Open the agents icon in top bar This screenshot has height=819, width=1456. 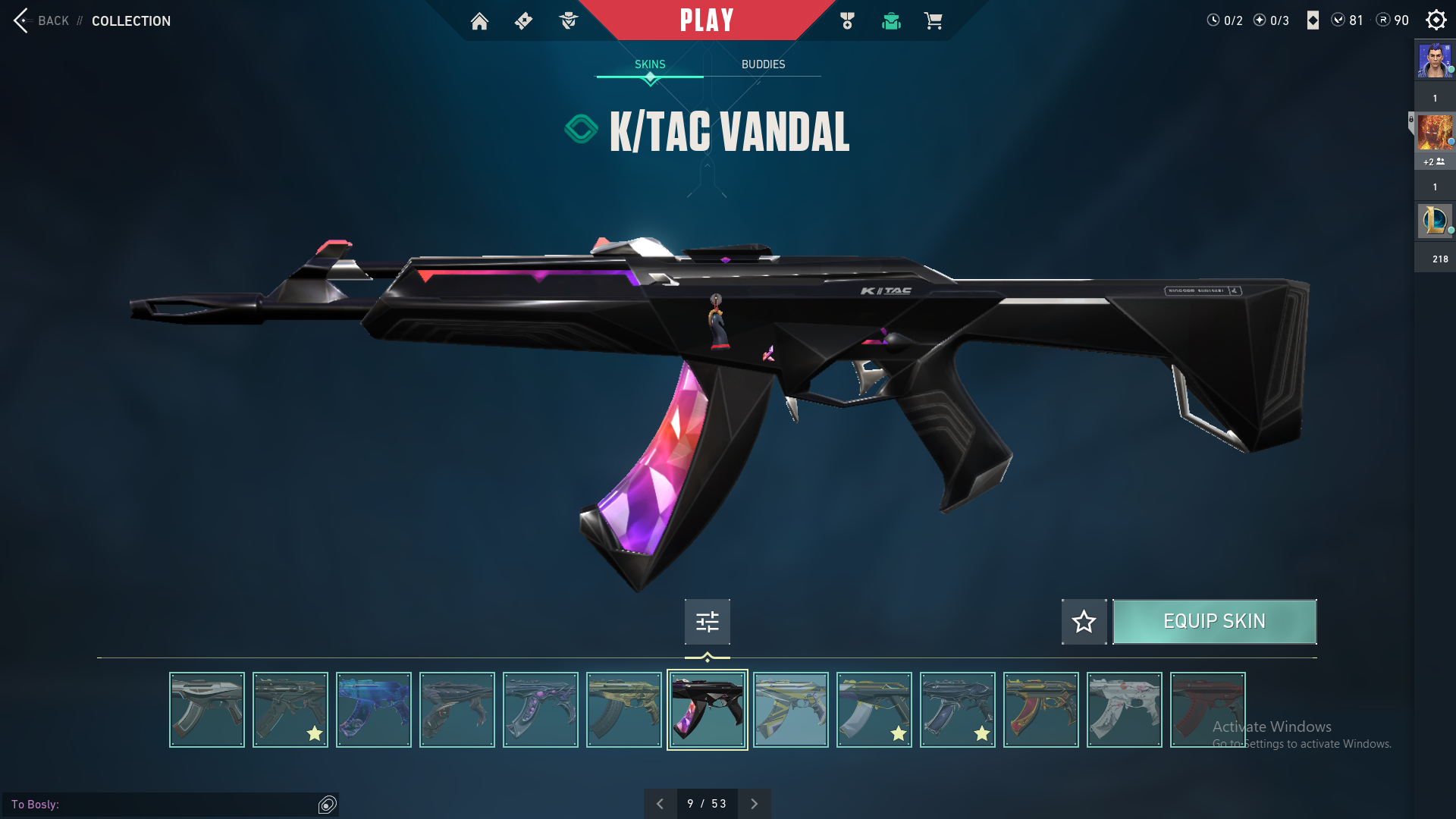[x=568, y=21]
